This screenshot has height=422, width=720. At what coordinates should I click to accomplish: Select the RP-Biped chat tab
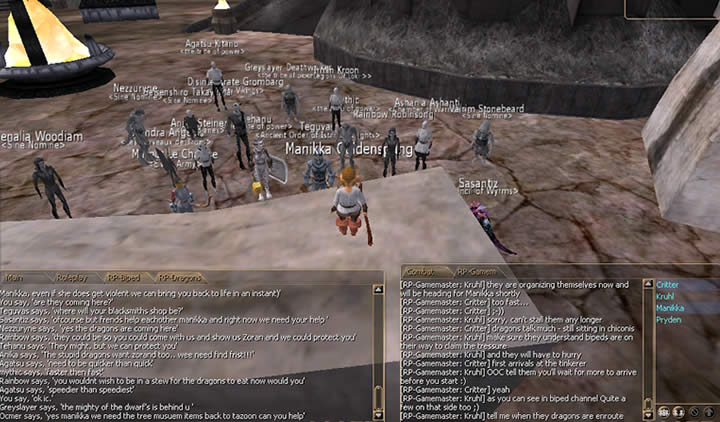tap(124, 277)
